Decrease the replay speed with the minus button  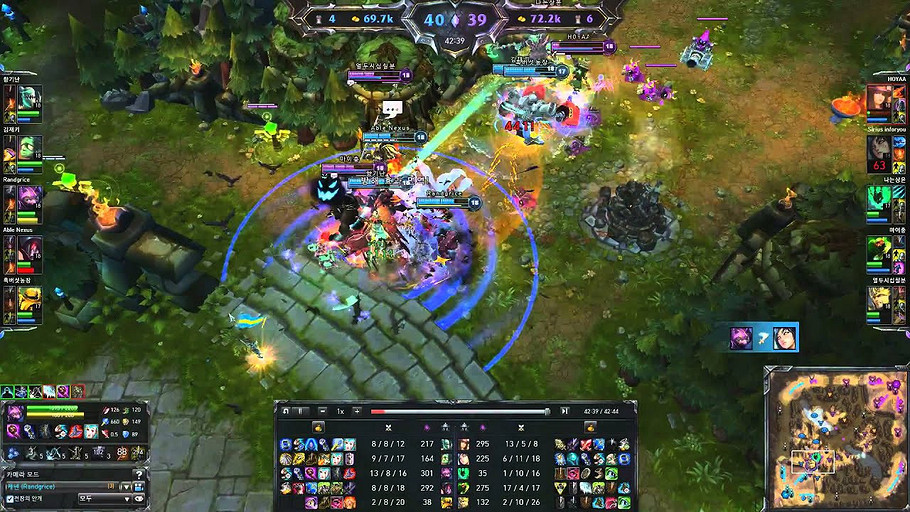322,411
